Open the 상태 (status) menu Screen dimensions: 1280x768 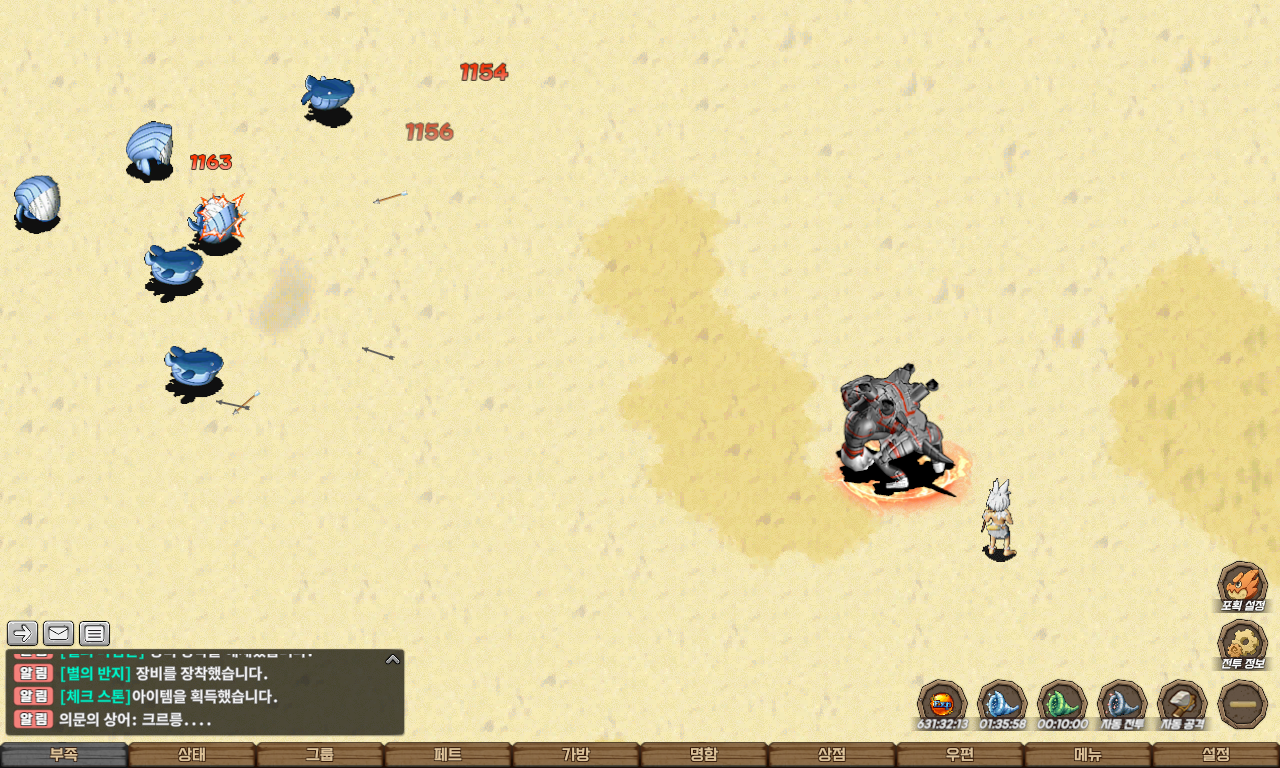tap(192, 755)
